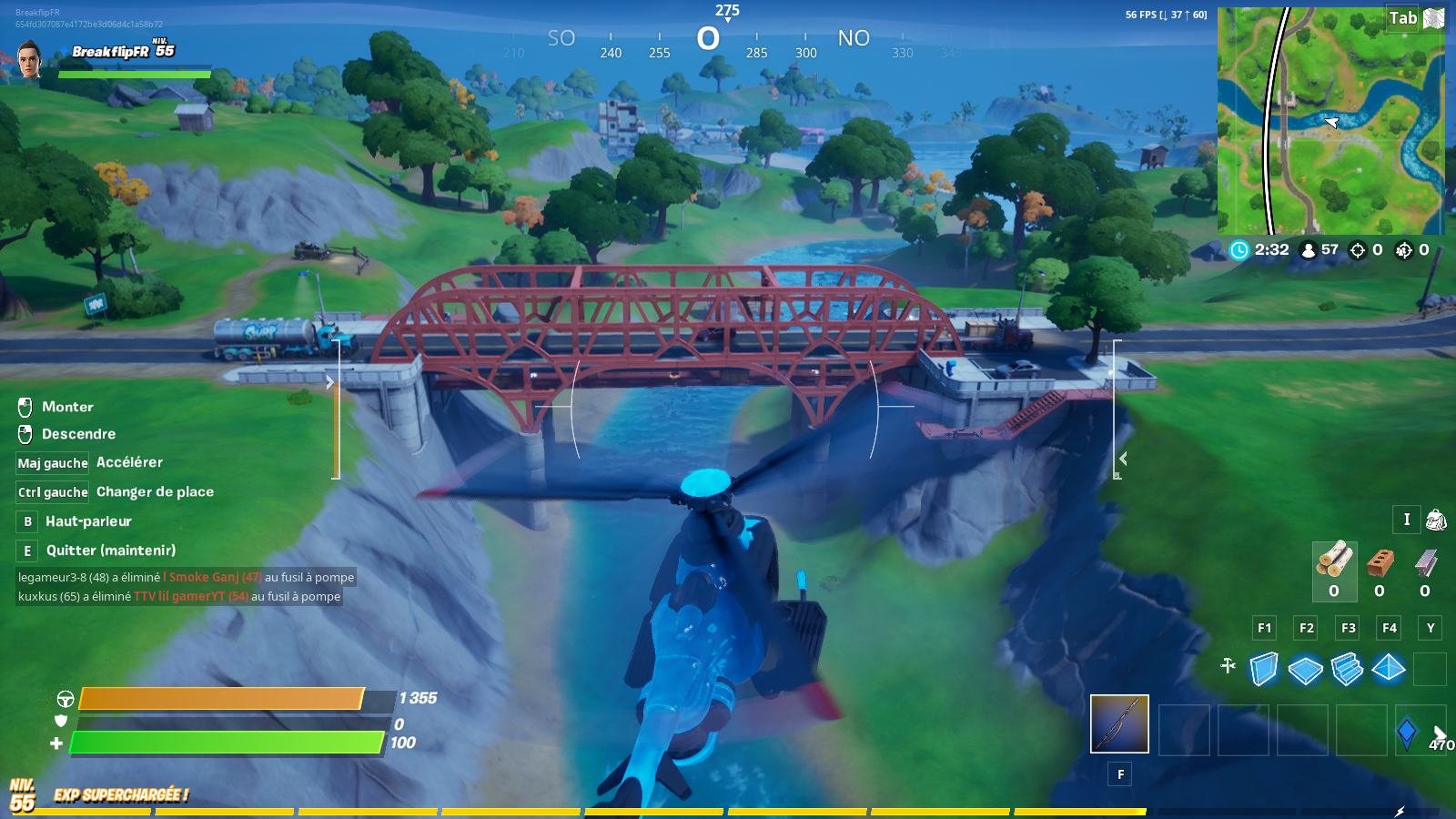Screen dimensions: 1456x819
Task: Select the stairs build piece icon
Action: 1347,669
